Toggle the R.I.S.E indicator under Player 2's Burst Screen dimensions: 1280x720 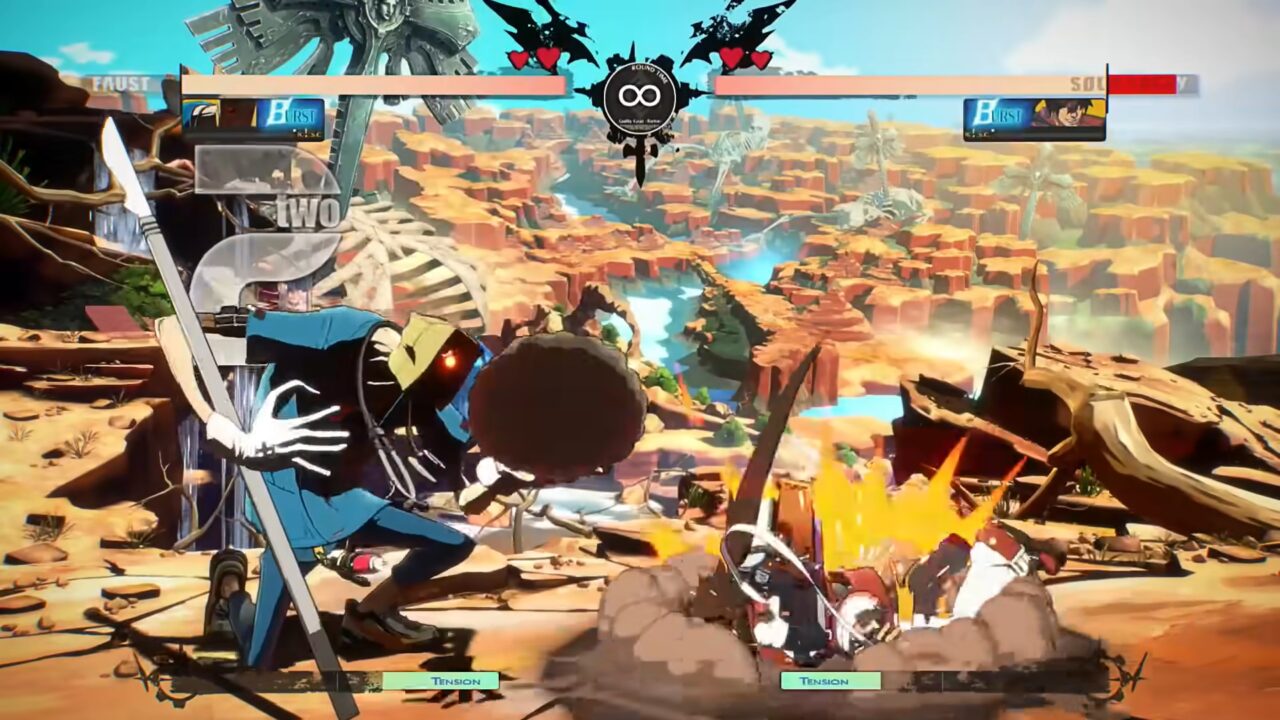point(977,133)
